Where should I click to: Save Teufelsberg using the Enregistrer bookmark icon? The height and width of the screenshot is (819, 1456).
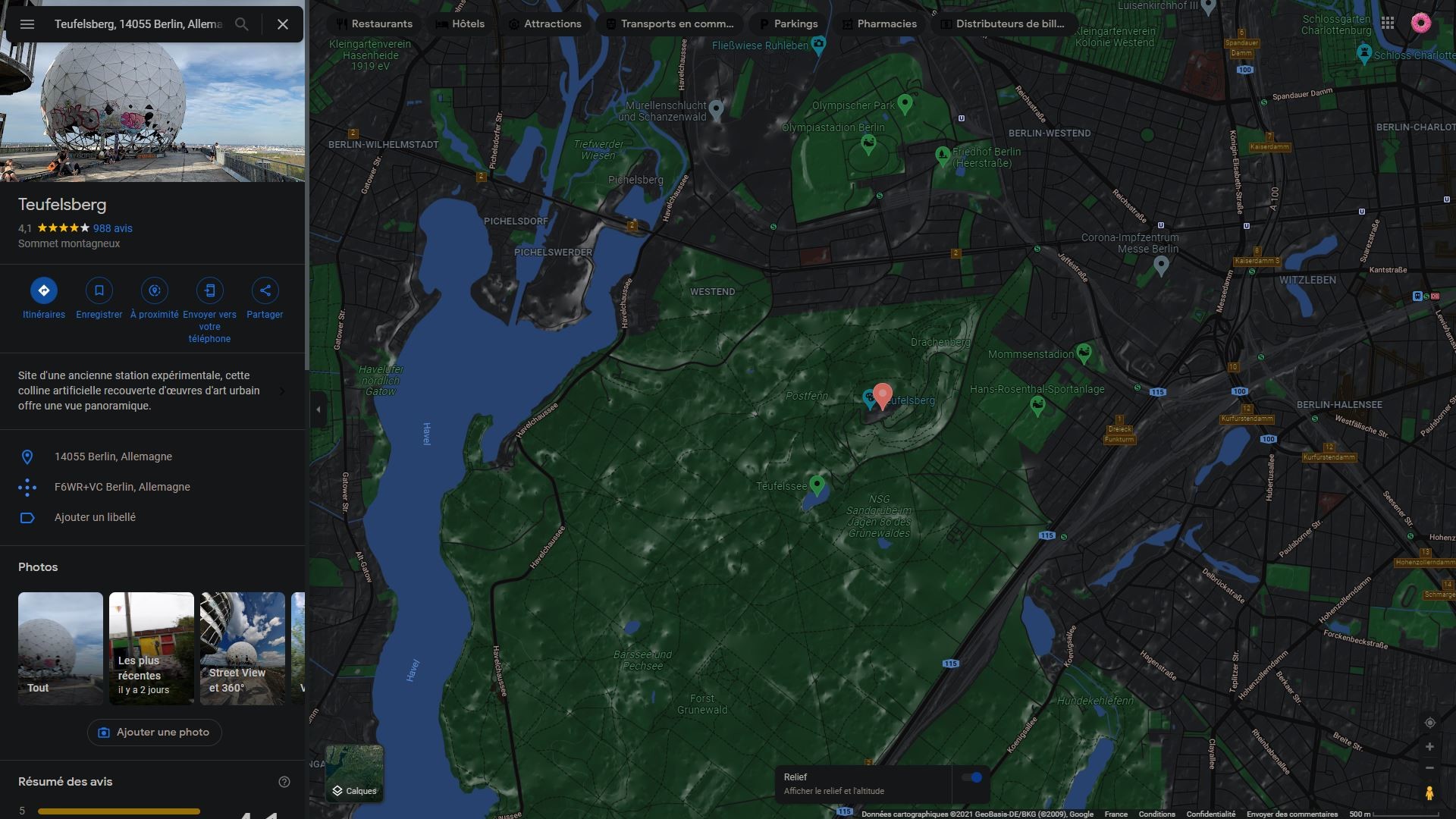coord(99,290)
